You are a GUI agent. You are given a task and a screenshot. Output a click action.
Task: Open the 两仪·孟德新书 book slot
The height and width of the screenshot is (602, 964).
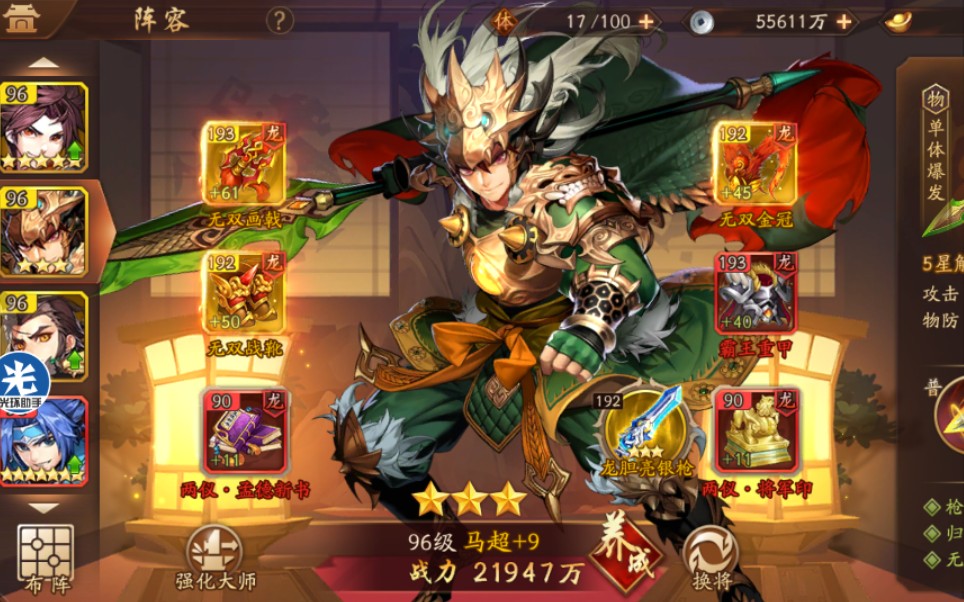tap(245, 430)
